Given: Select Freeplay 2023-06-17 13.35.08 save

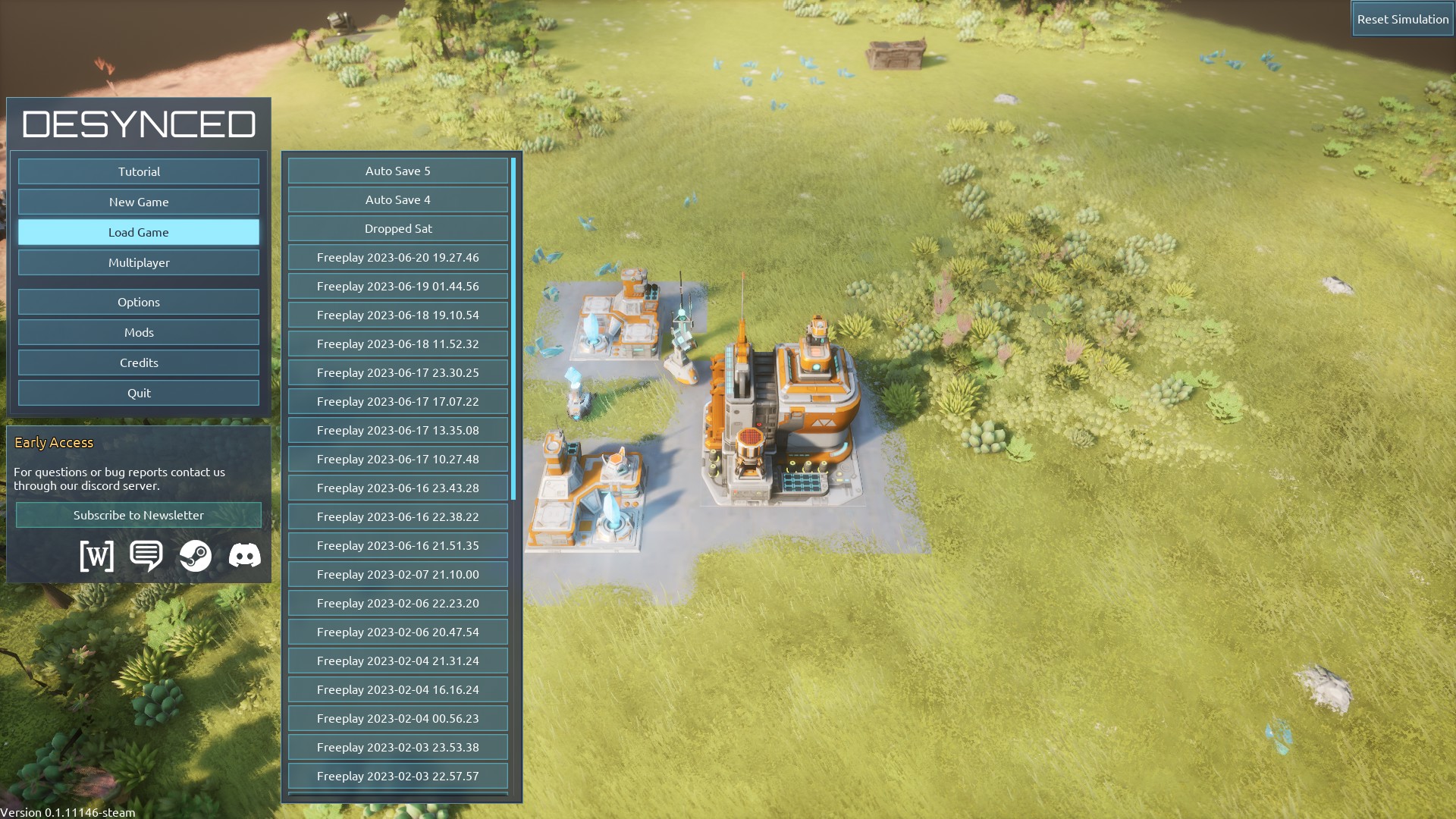Looking at the screenshot, I should 397,430.
